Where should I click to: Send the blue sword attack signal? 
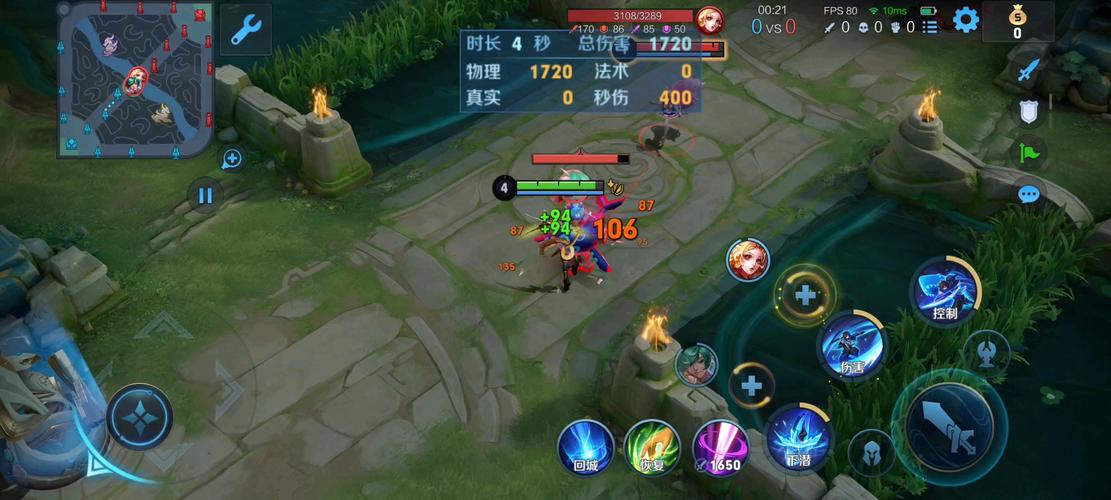tap(1029, 70)
